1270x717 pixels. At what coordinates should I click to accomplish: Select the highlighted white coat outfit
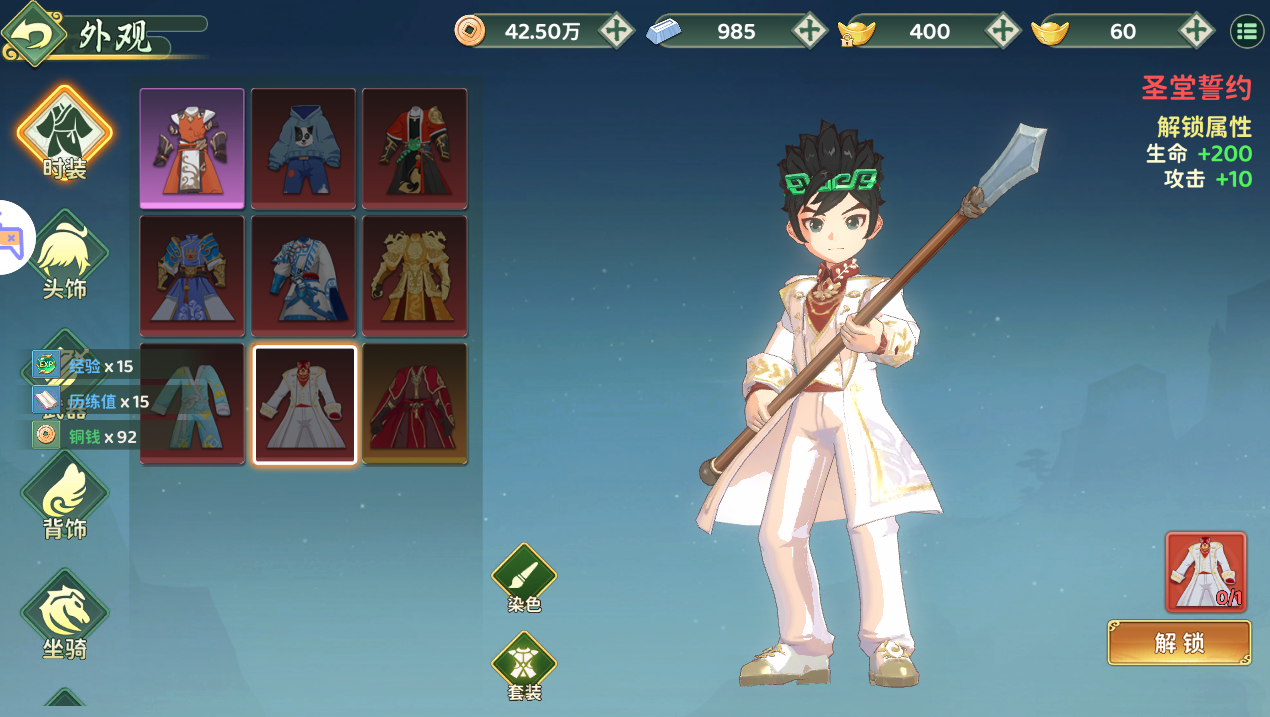[x=304, y=404]
